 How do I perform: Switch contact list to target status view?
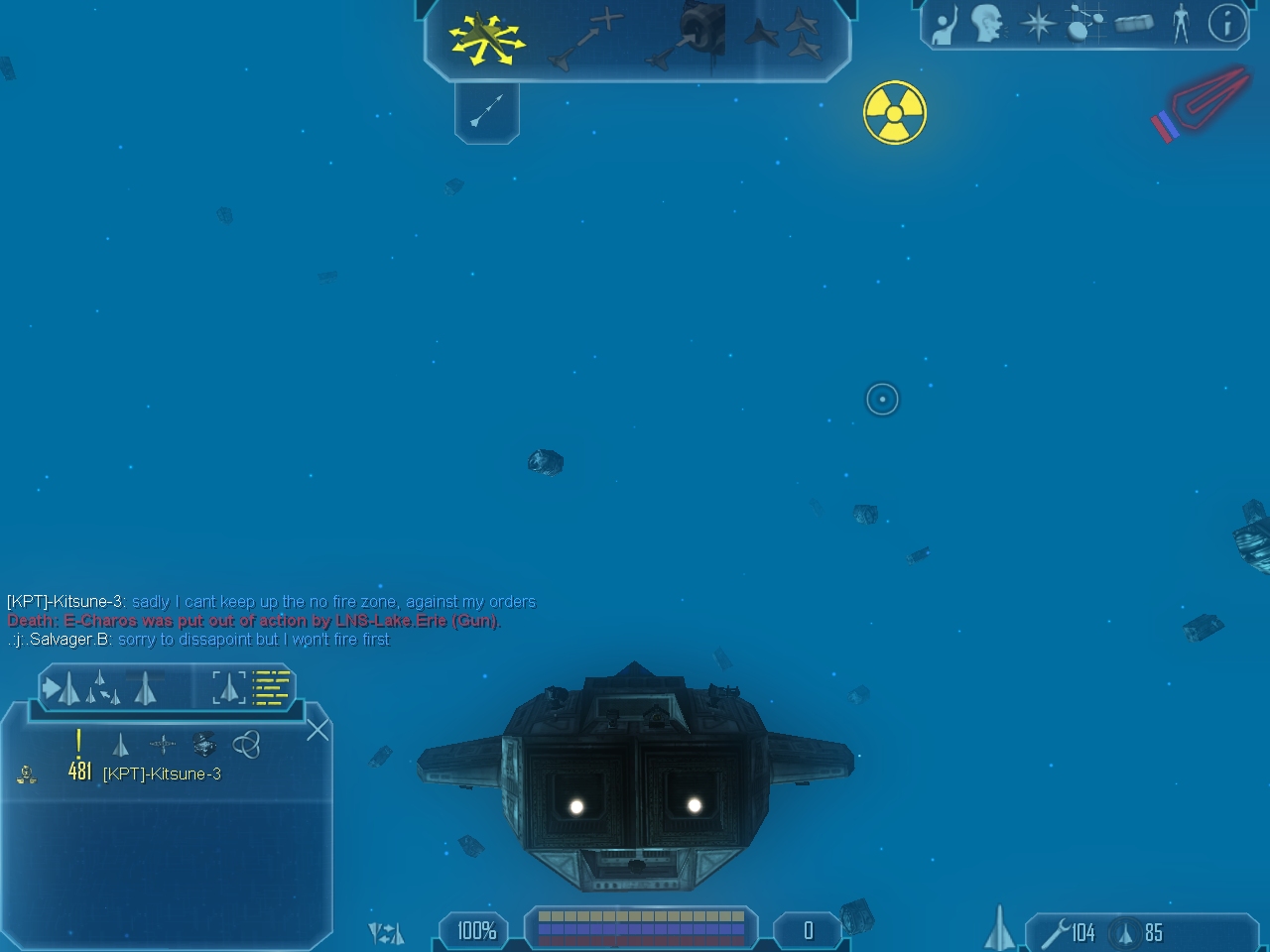tap(228, 687)
